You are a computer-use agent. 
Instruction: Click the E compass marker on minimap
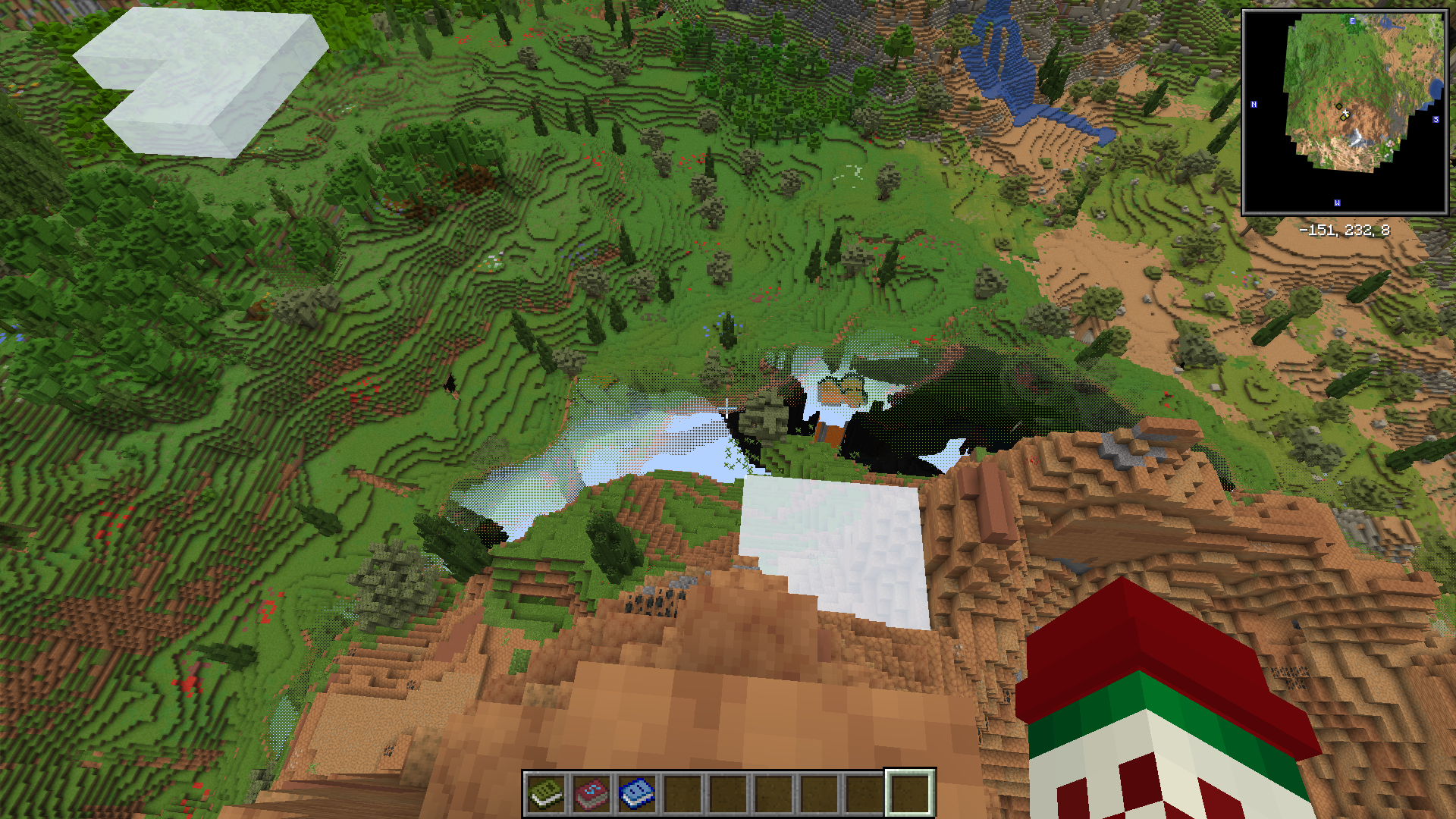tap(1352, 21)
